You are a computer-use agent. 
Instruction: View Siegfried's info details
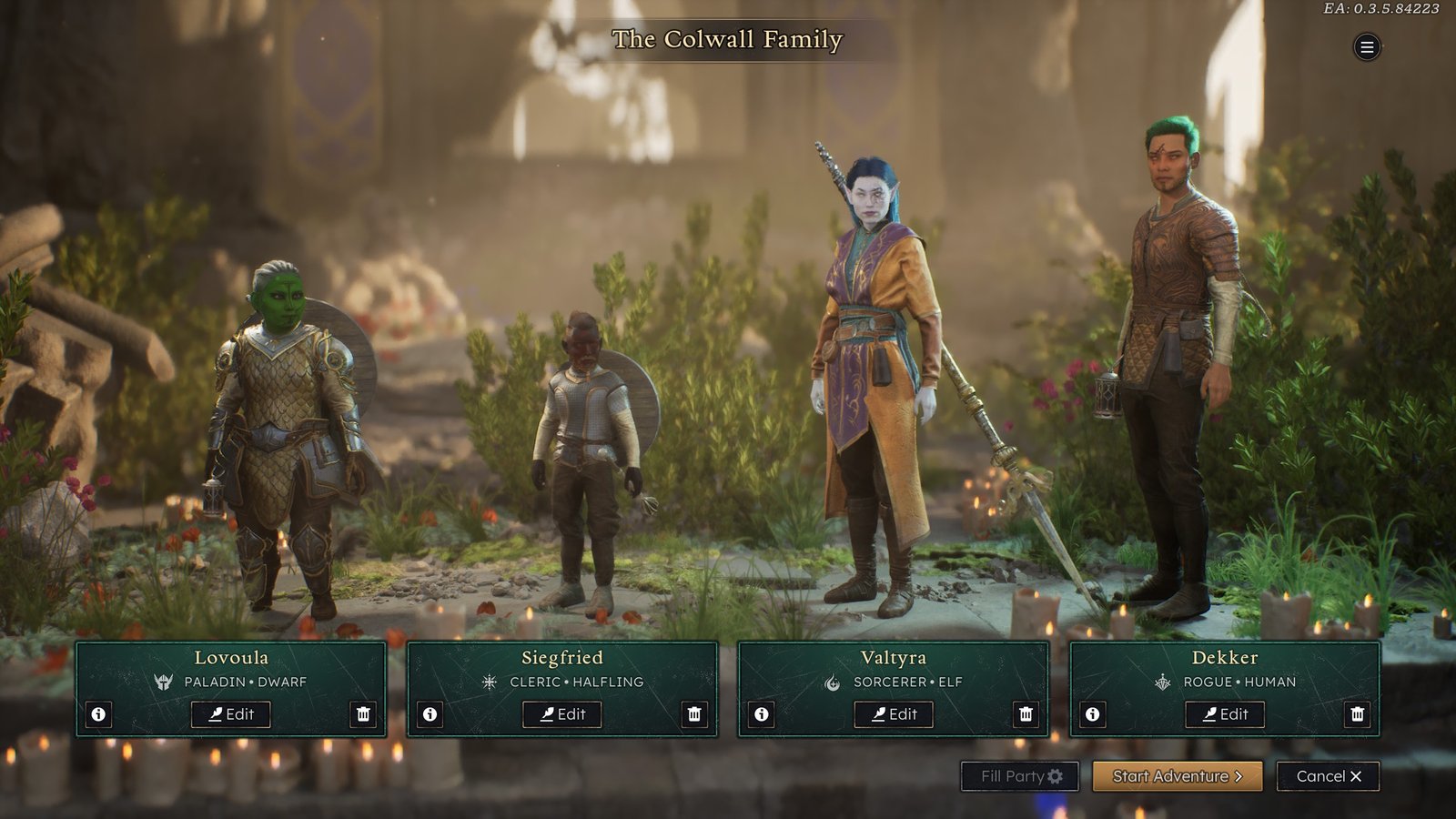point(430,714)
